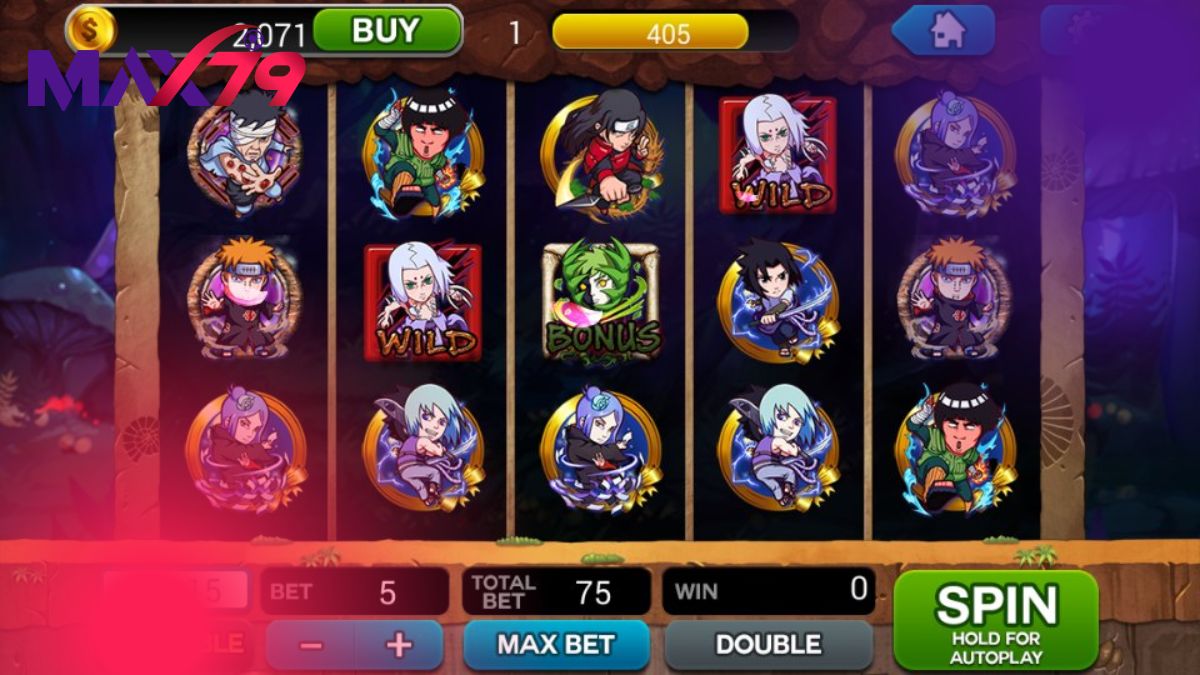Open the MAX79 logo overlay
The image size is (1200, 675).
tap(165, 75)
